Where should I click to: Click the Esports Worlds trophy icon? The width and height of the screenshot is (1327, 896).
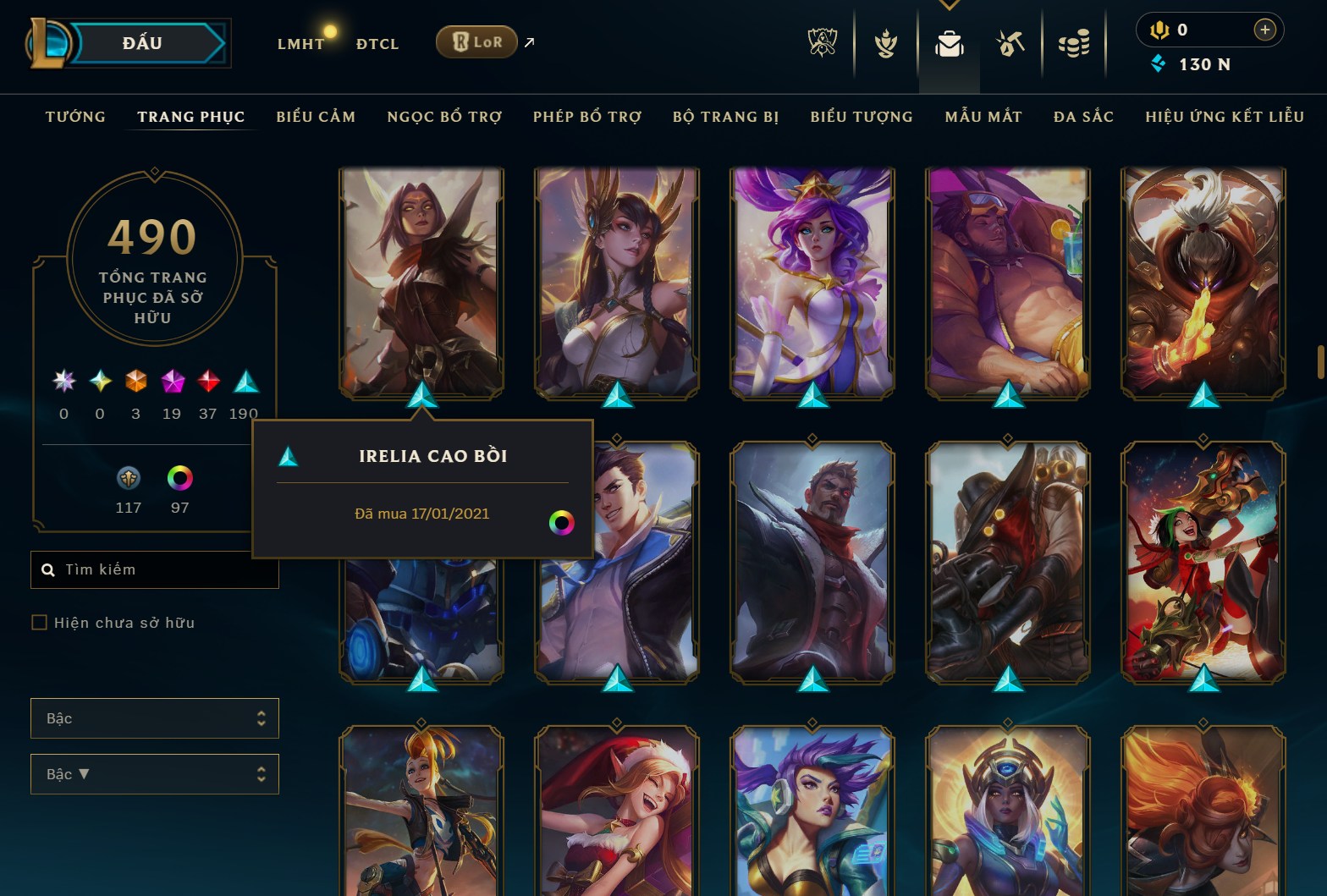tap(822, 42)
